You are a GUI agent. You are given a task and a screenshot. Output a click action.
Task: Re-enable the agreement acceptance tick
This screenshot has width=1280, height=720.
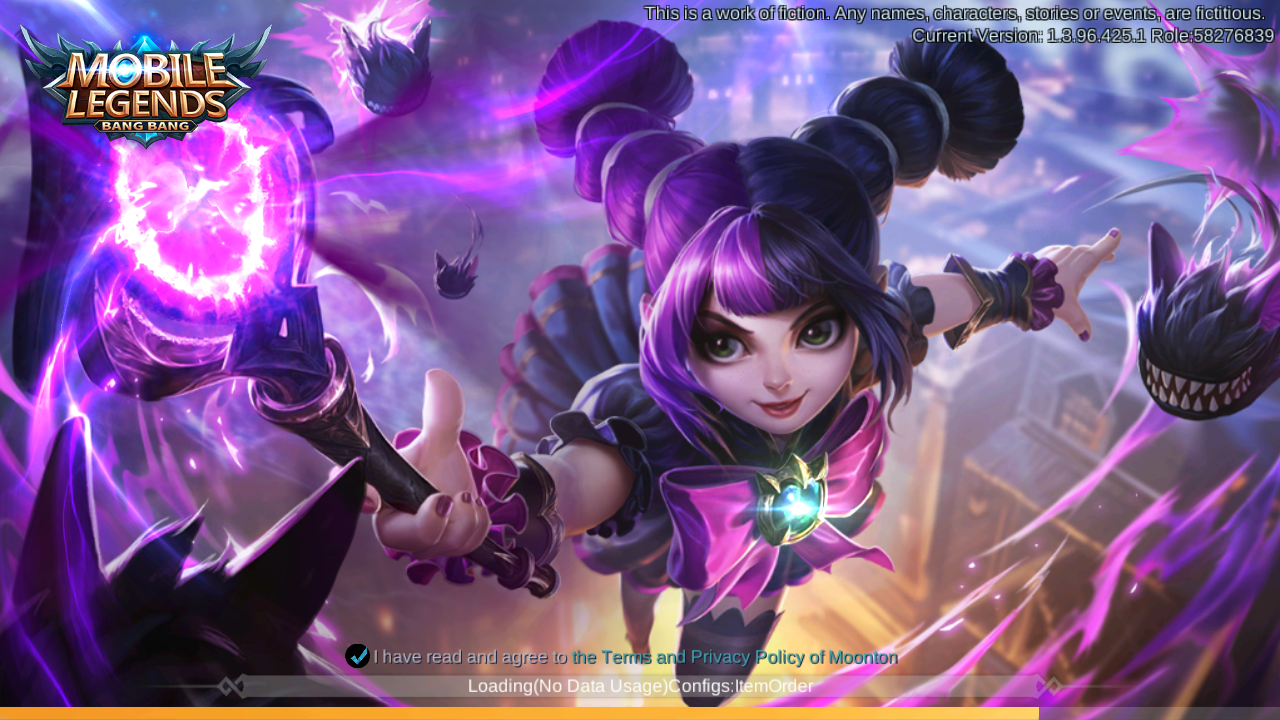[359, 657]
